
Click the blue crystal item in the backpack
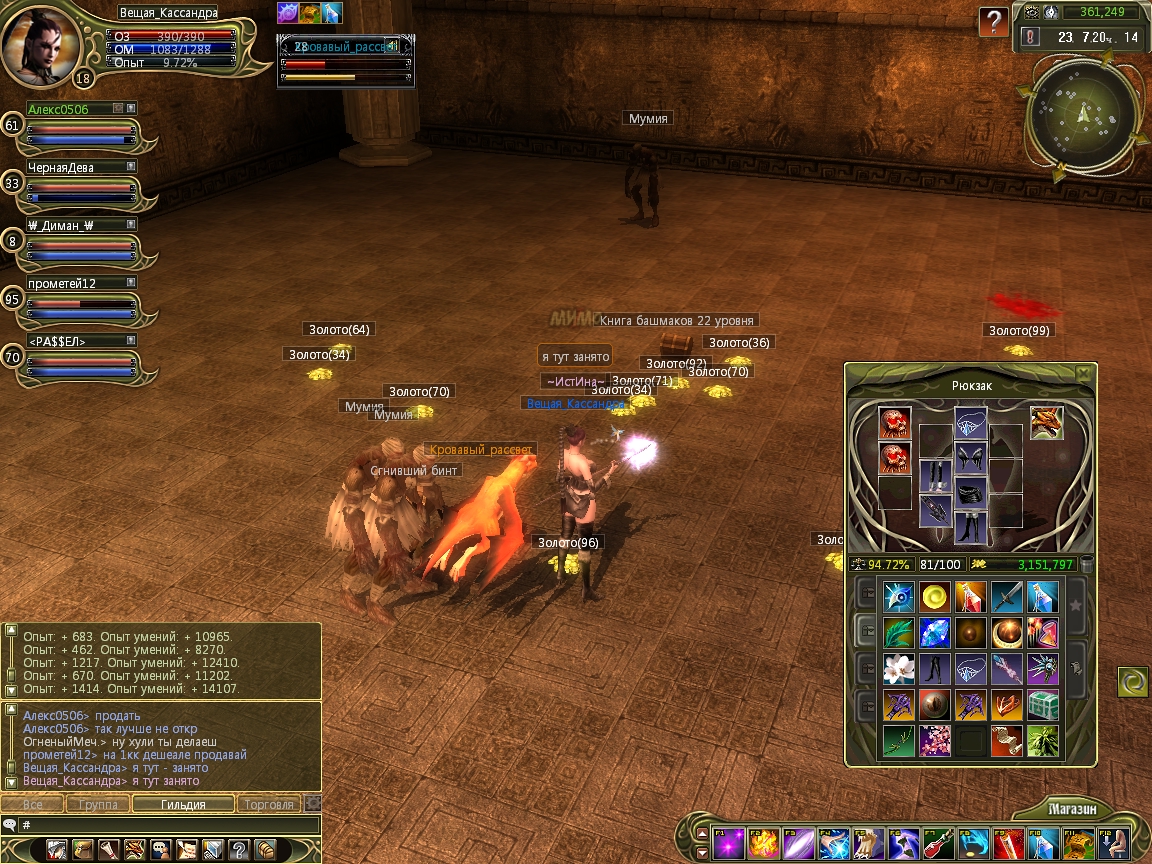[935, 632]
